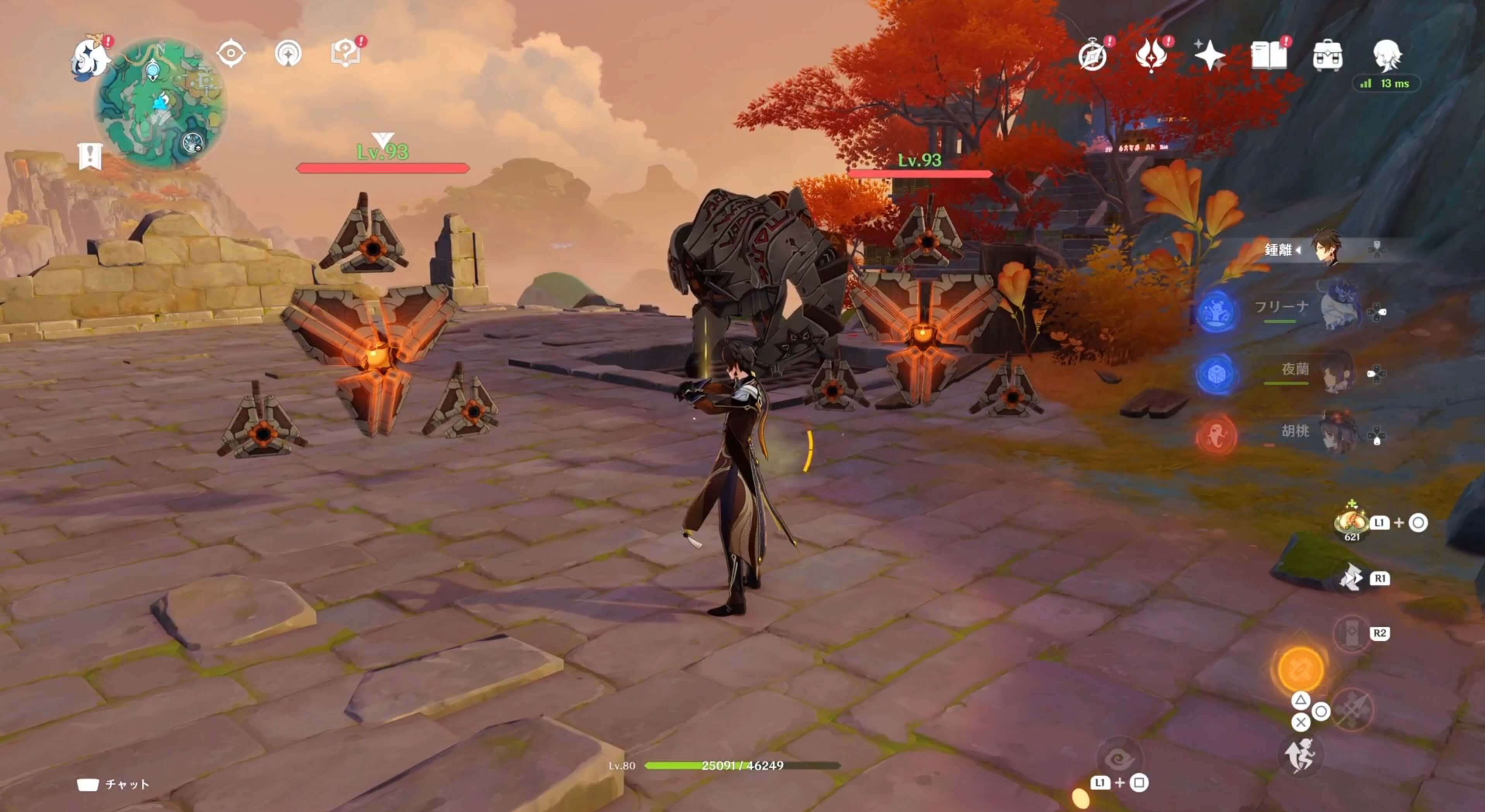Open the quest bookmark icon below Paimon
The width and height of the screenshot is (1485, 812).
(91, 156)
